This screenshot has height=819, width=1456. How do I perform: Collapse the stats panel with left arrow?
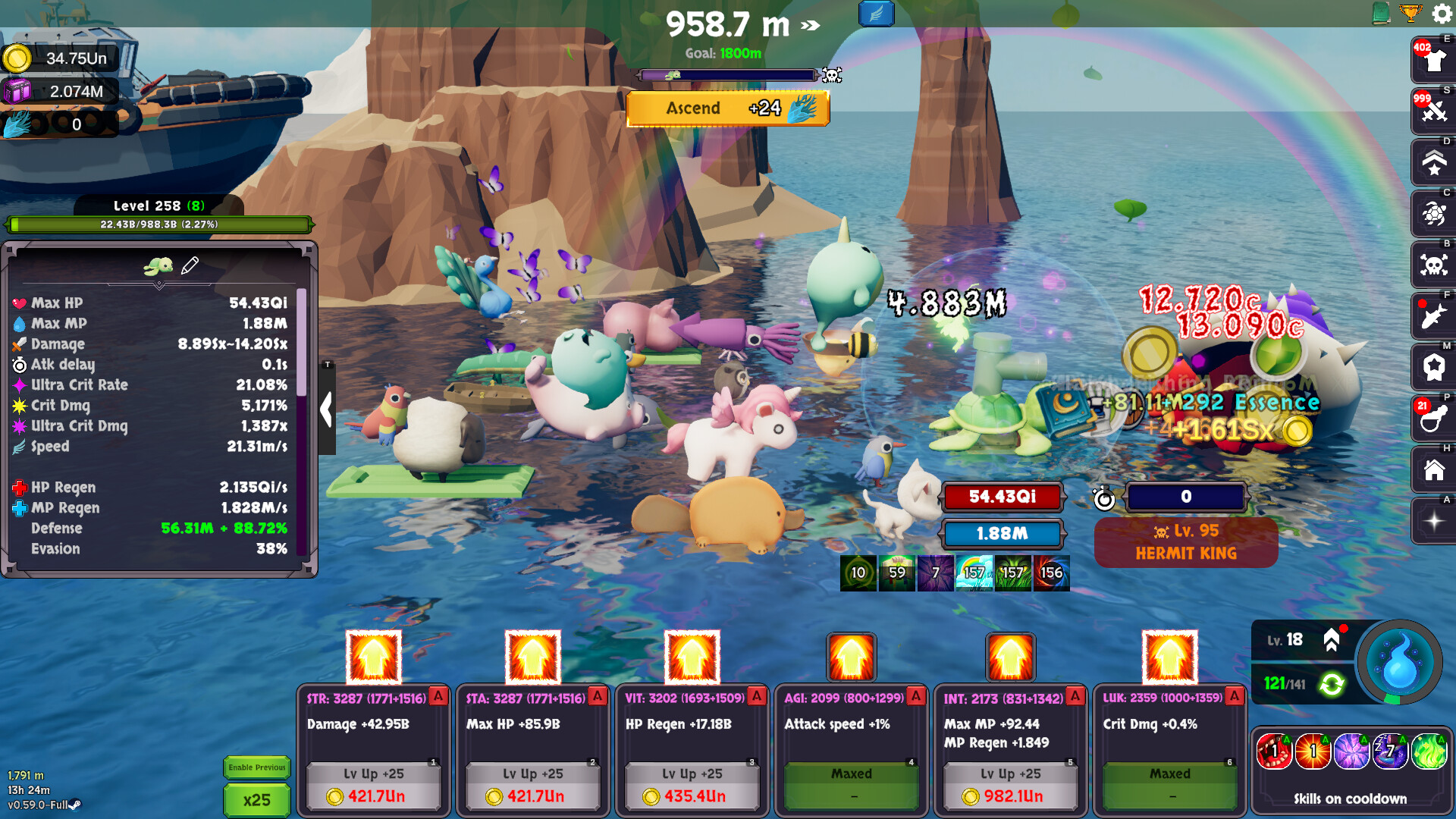[x=326, y=409]
